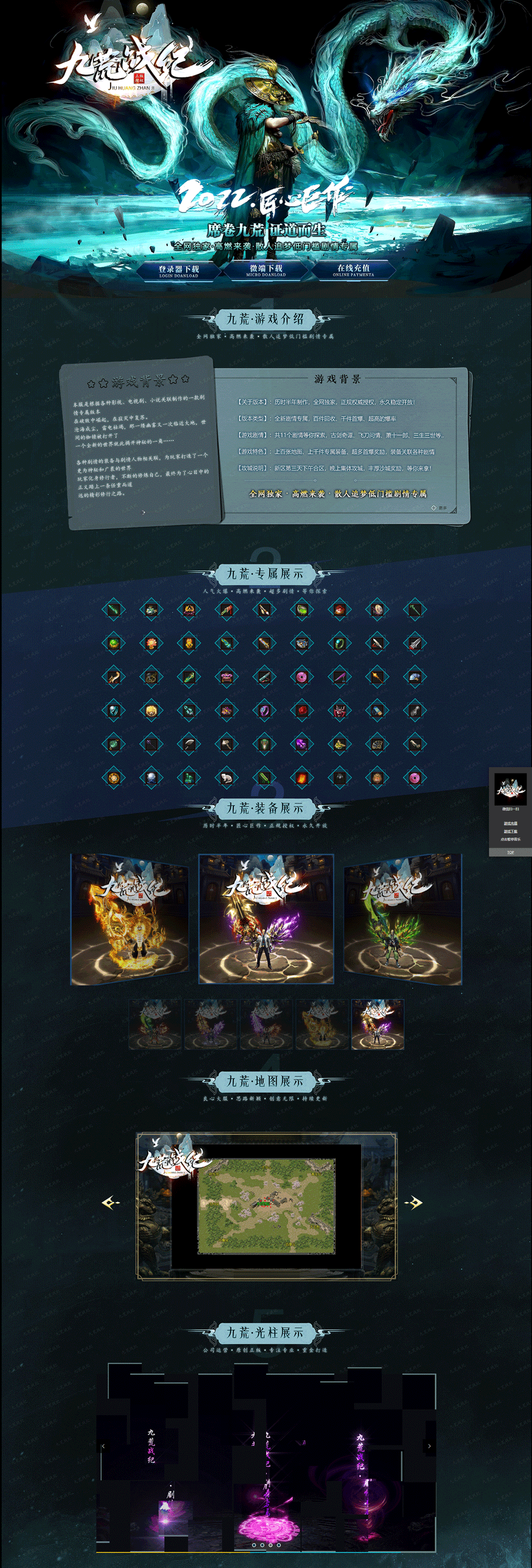Open the 微端下载 Micro Download button
This screenshot has height=1568, width=532.
(x=266, y=270)
